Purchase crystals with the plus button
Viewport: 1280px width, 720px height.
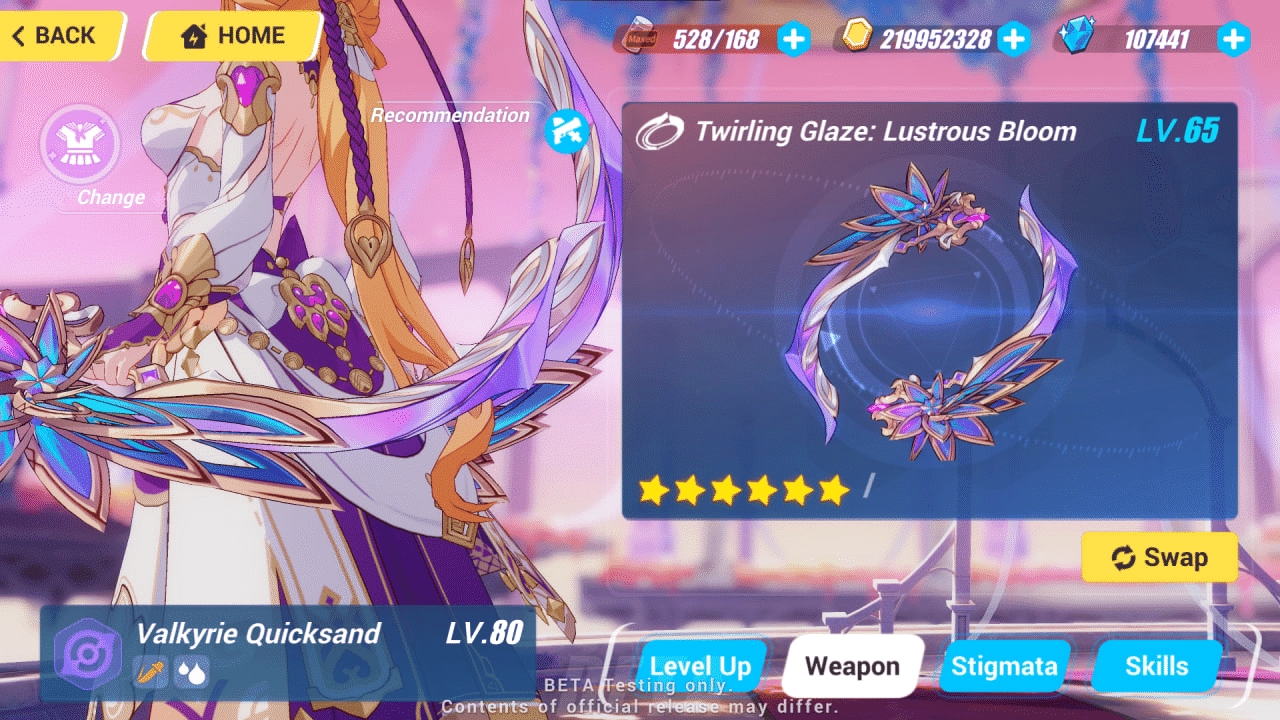click(x=1233, y=40)
